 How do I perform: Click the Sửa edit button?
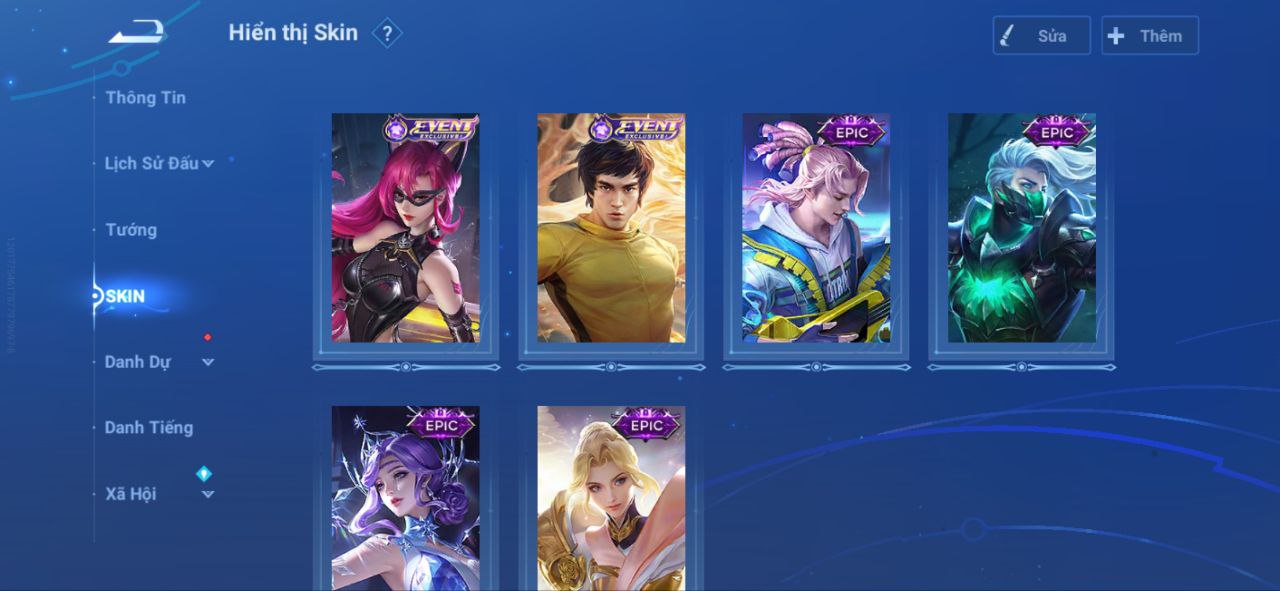tap(1041, 36)
